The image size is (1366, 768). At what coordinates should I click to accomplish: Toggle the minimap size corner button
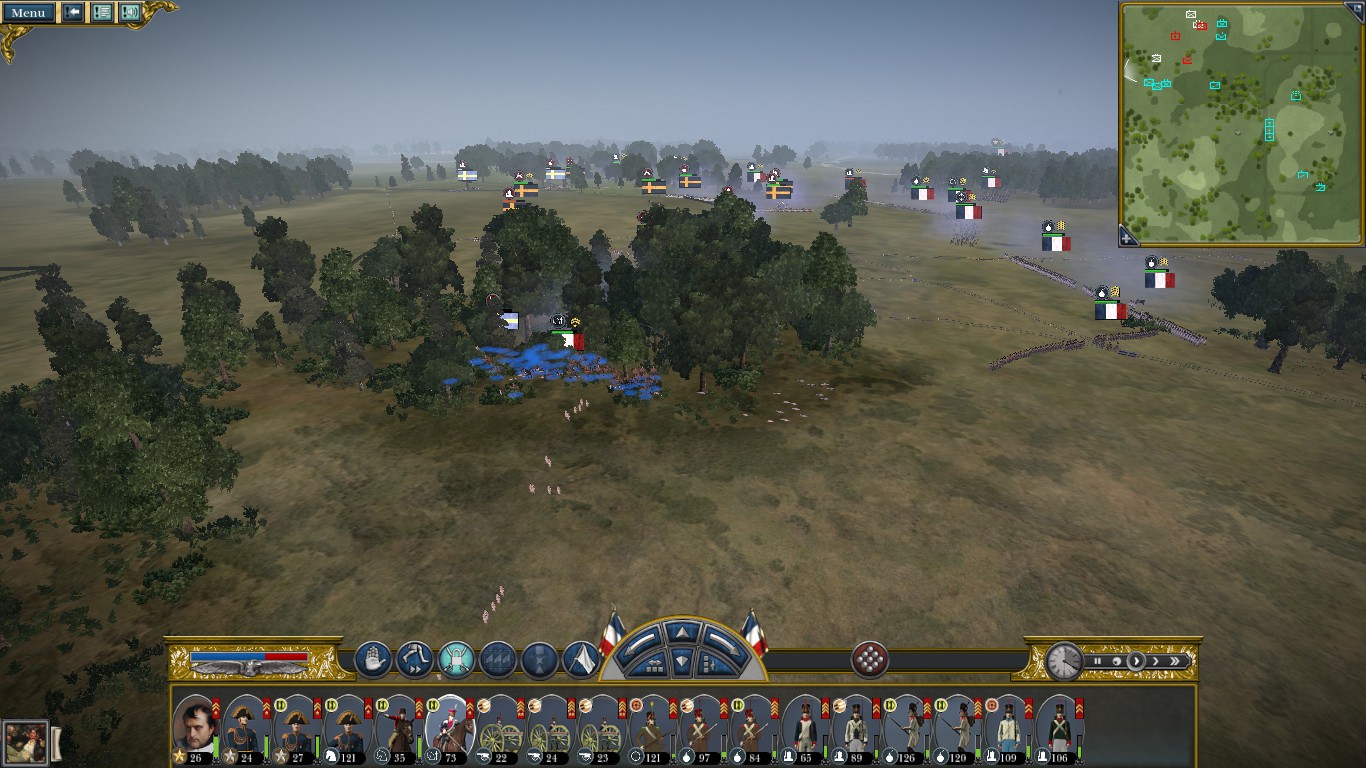click(1358, 8)
